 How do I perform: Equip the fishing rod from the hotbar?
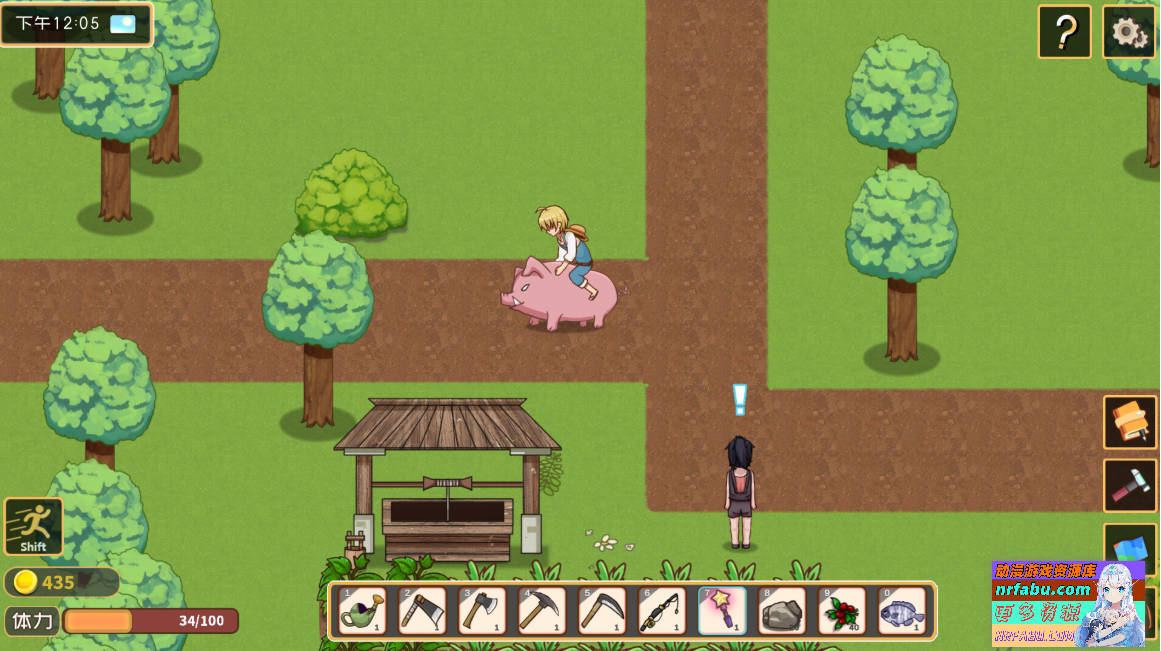662,611
